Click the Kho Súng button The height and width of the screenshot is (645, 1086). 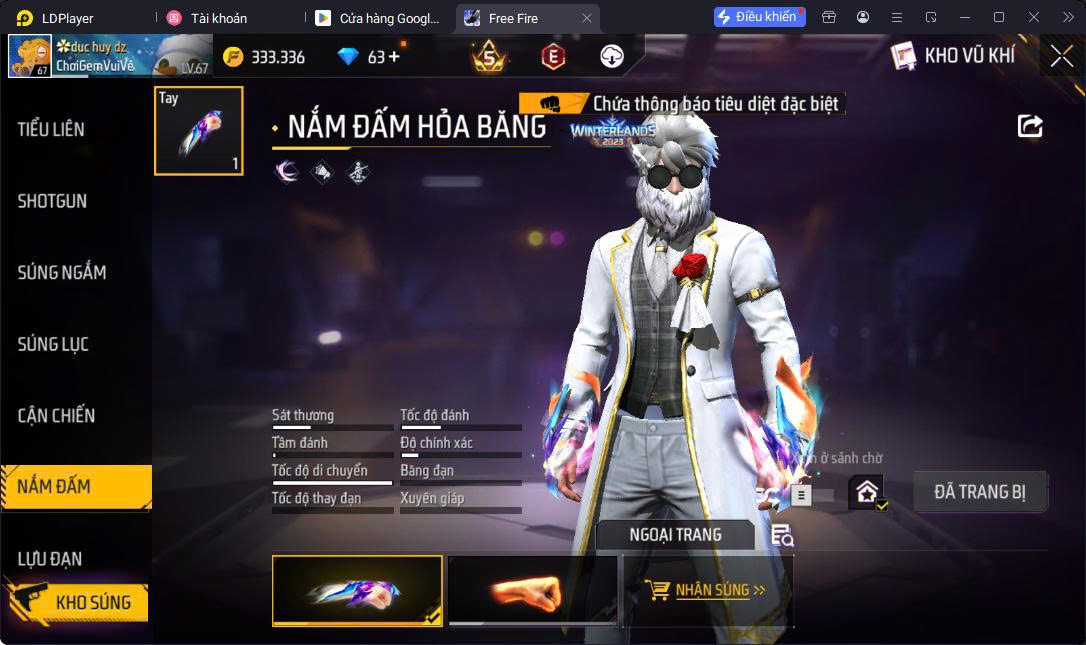(78, 602)
